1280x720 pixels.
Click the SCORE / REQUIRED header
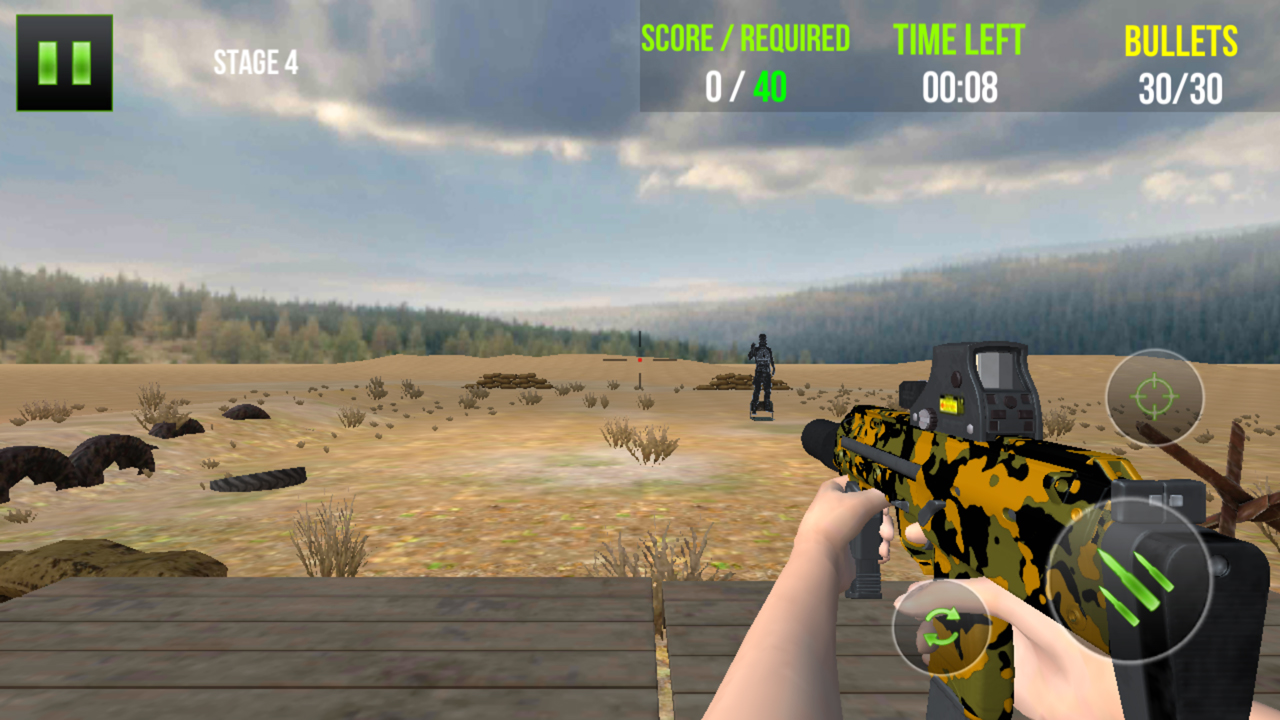click(744, 40)
